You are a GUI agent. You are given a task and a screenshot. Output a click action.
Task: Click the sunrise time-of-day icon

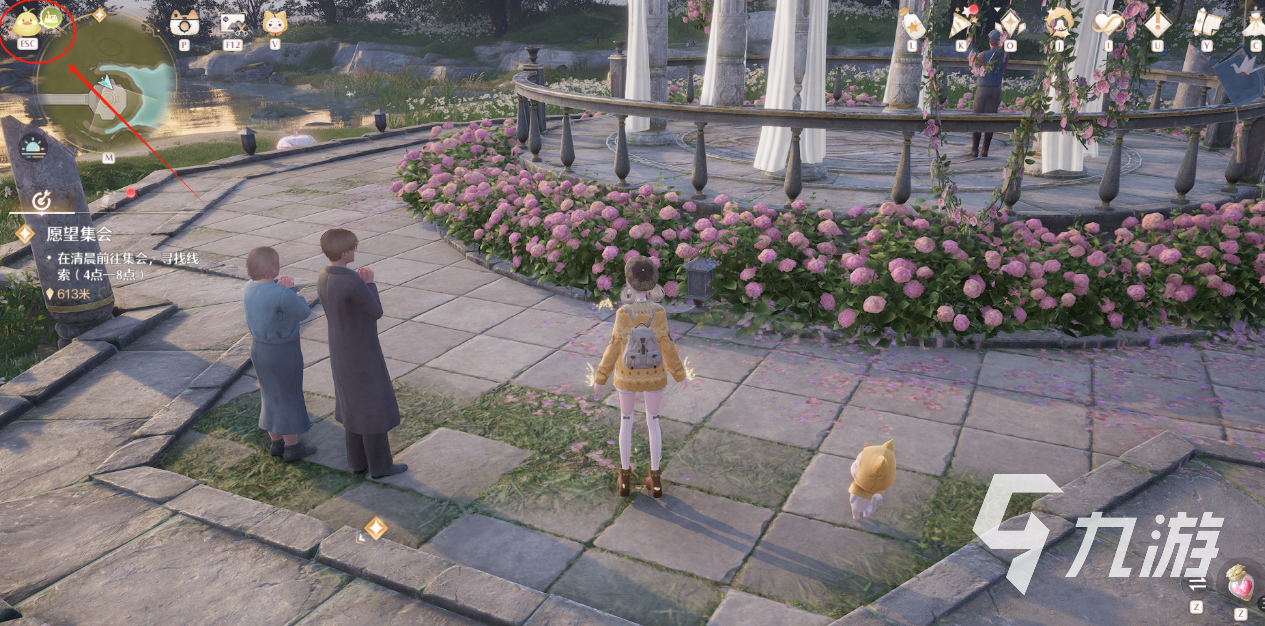click(x=33, y=146)
